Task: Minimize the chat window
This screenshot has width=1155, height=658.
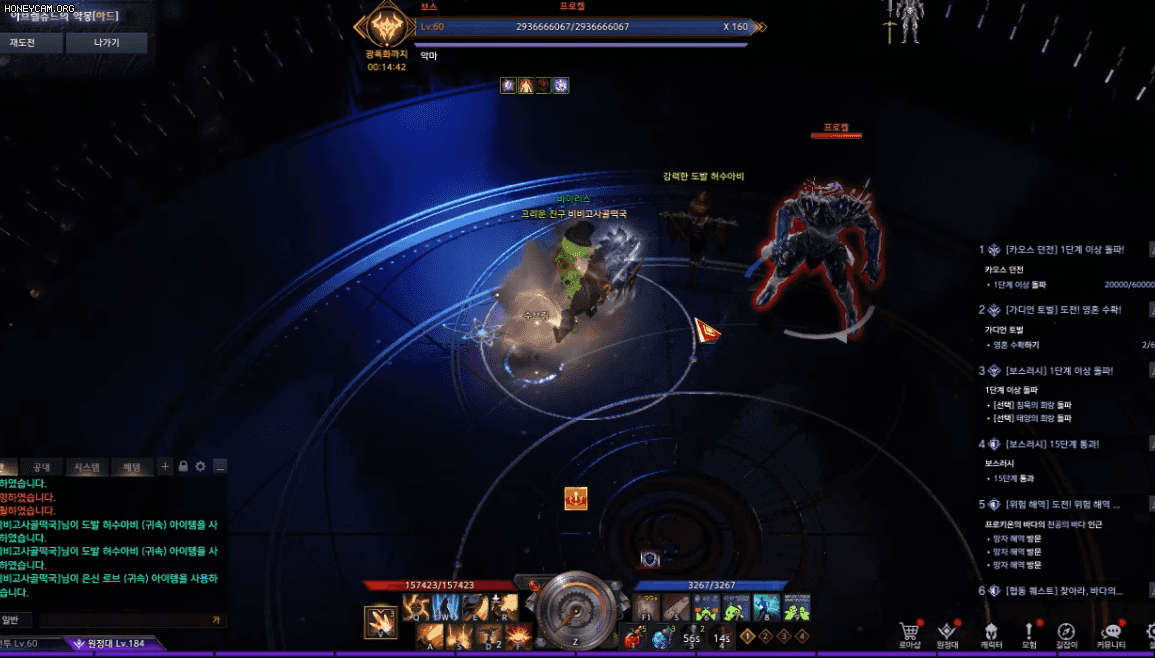Action: pyautogui.click(x=219, y=466)
